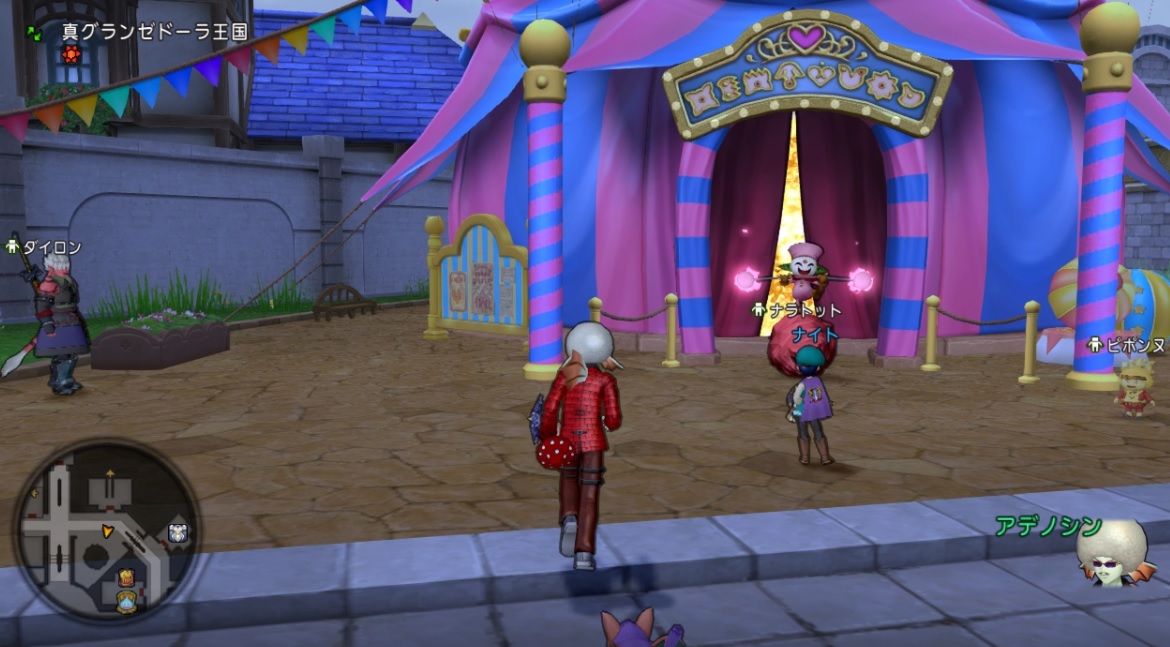Open the circular town minimap
The image size is (1170, 647).
click(x=107, y=531)
